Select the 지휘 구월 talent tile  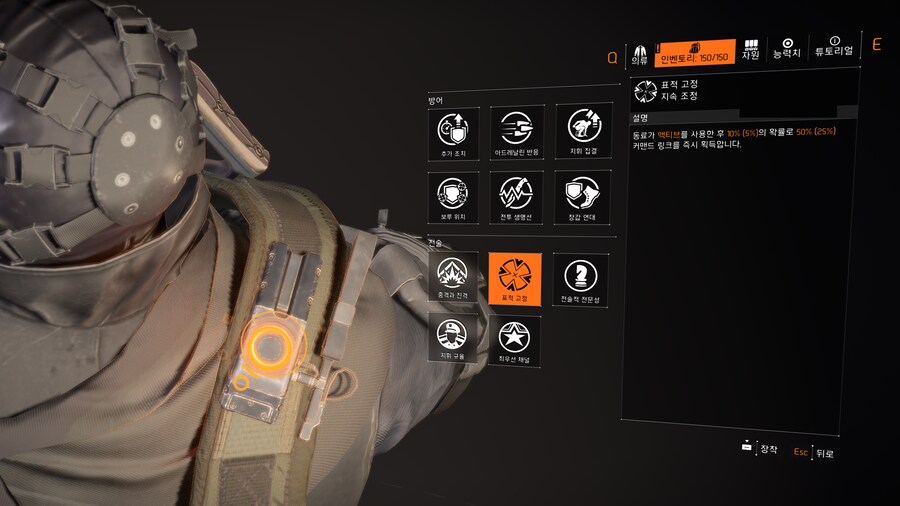pyautogui.click(x=452, y=338)
